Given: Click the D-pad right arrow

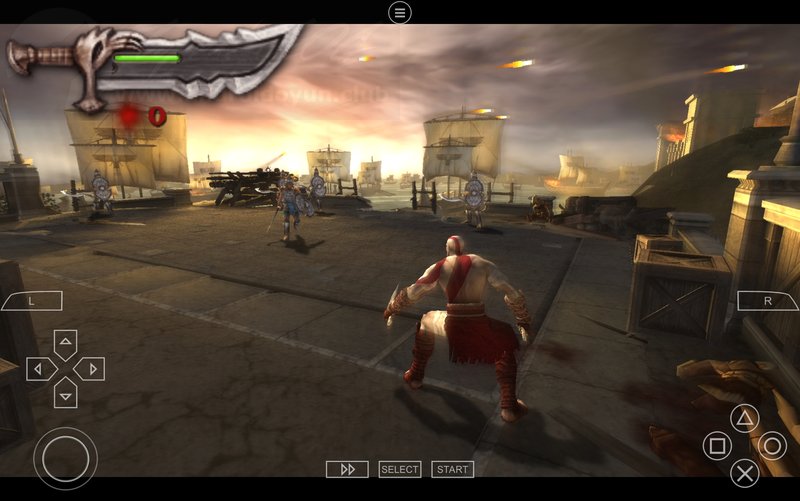Looking at the screenshot, I should coord(89,369).
